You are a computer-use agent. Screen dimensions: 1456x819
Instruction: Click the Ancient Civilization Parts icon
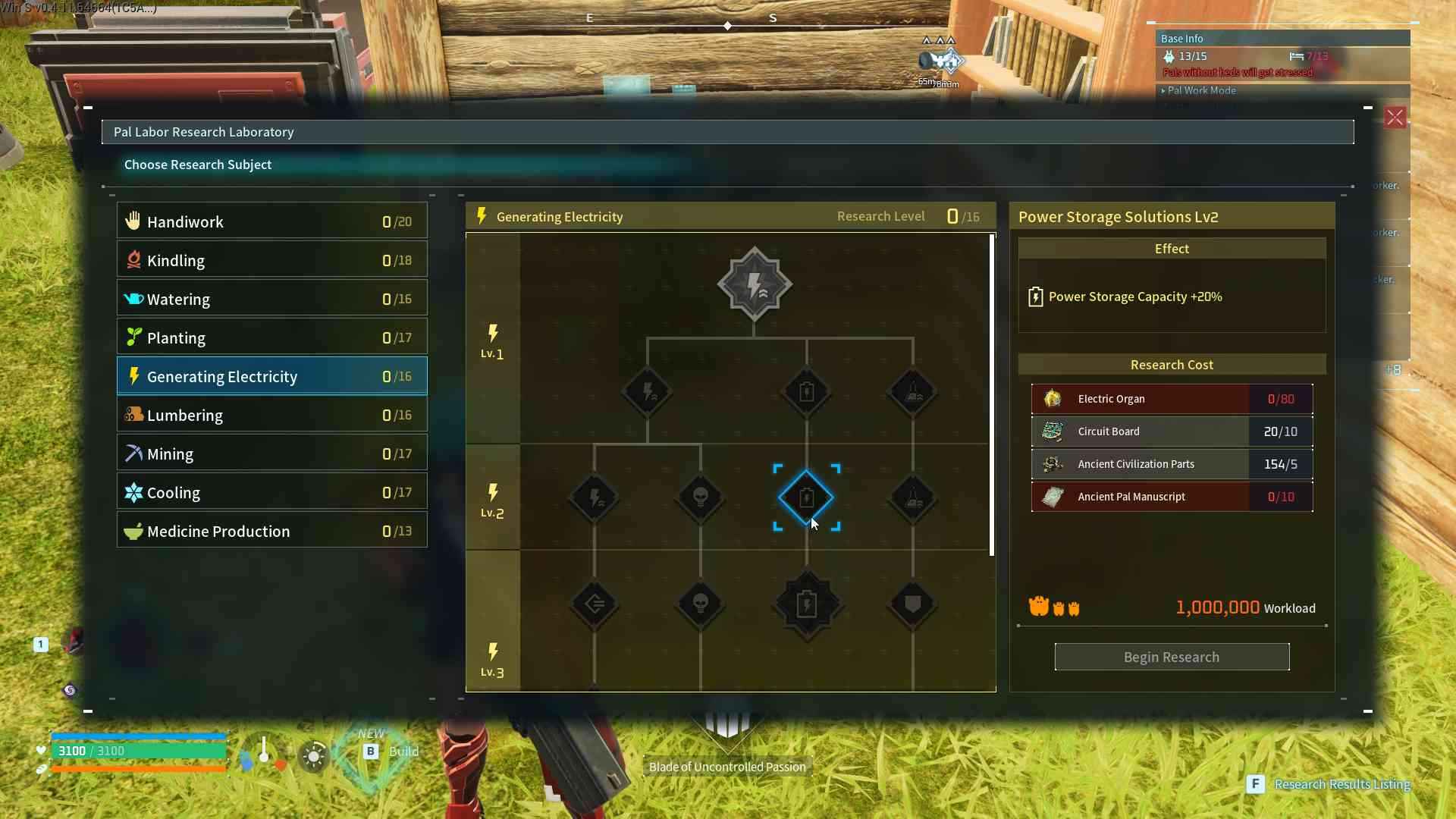click(1053, 464)
